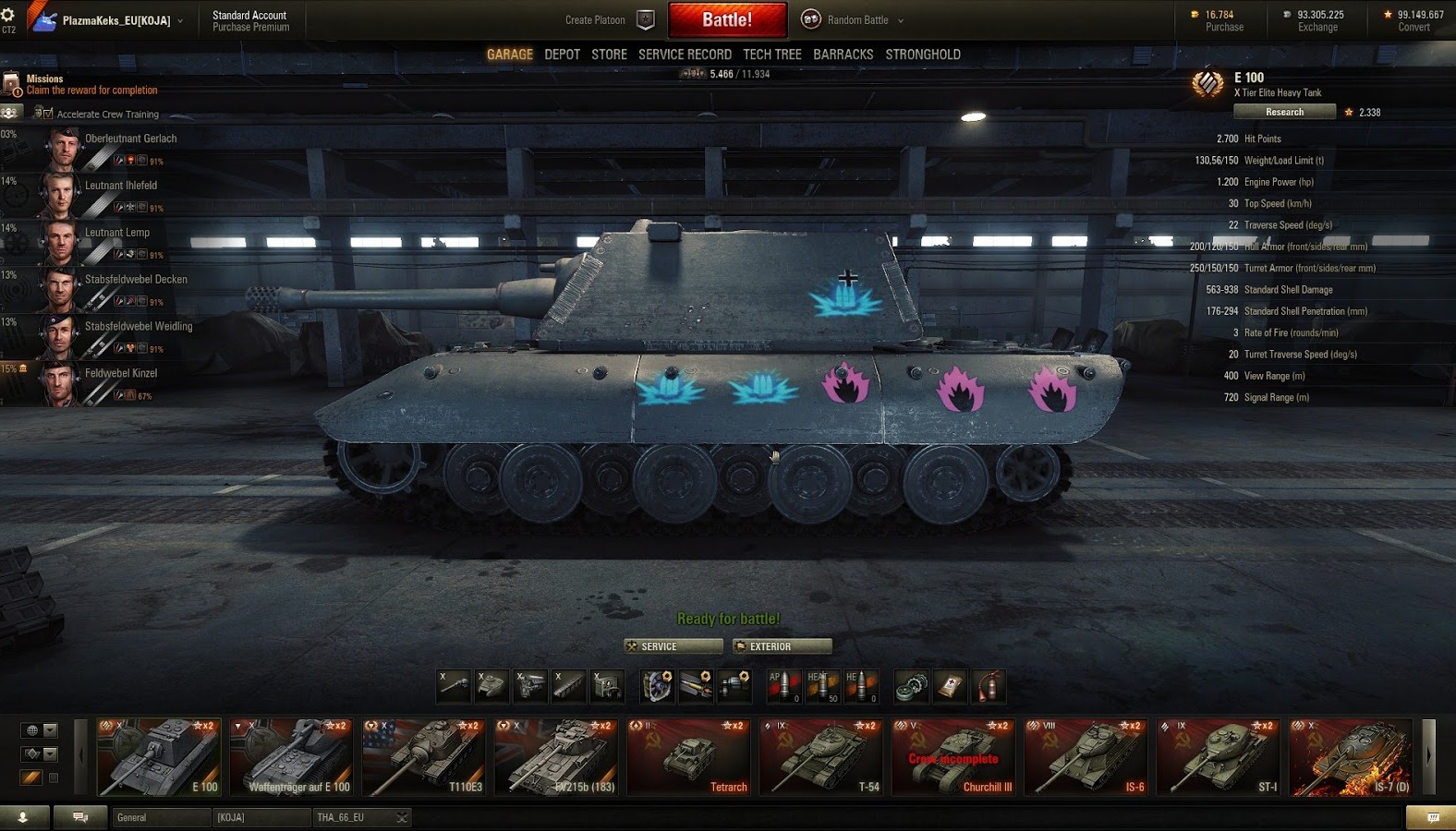Click the fire extinguisher consumable slot
The height and width of the screenshot is (831, 1456).
coord(989,685)
